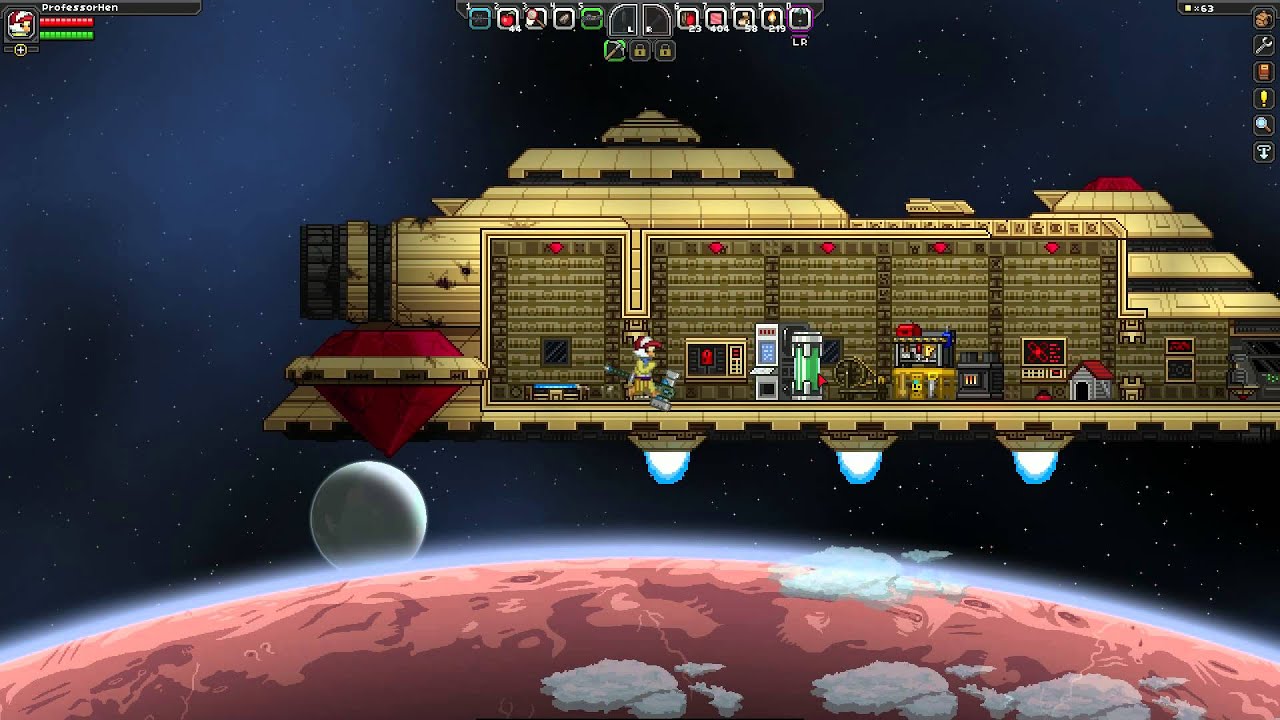Click the plus button under the player portrait
This screenshot has width=1280, height=720.
pos(21,49)
